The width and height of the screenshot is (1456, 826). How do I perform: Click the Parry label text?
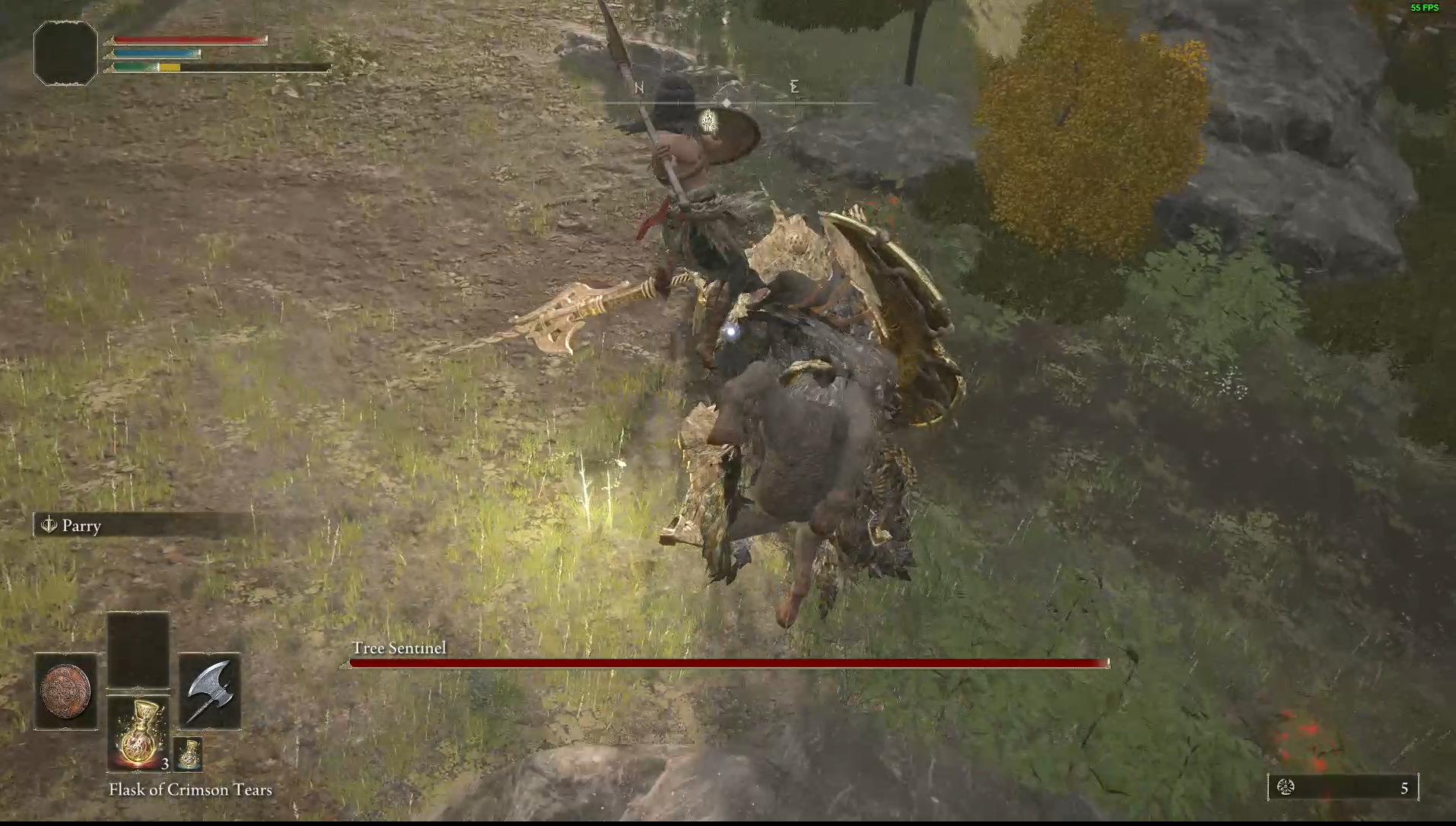click(x=81, y=526)
